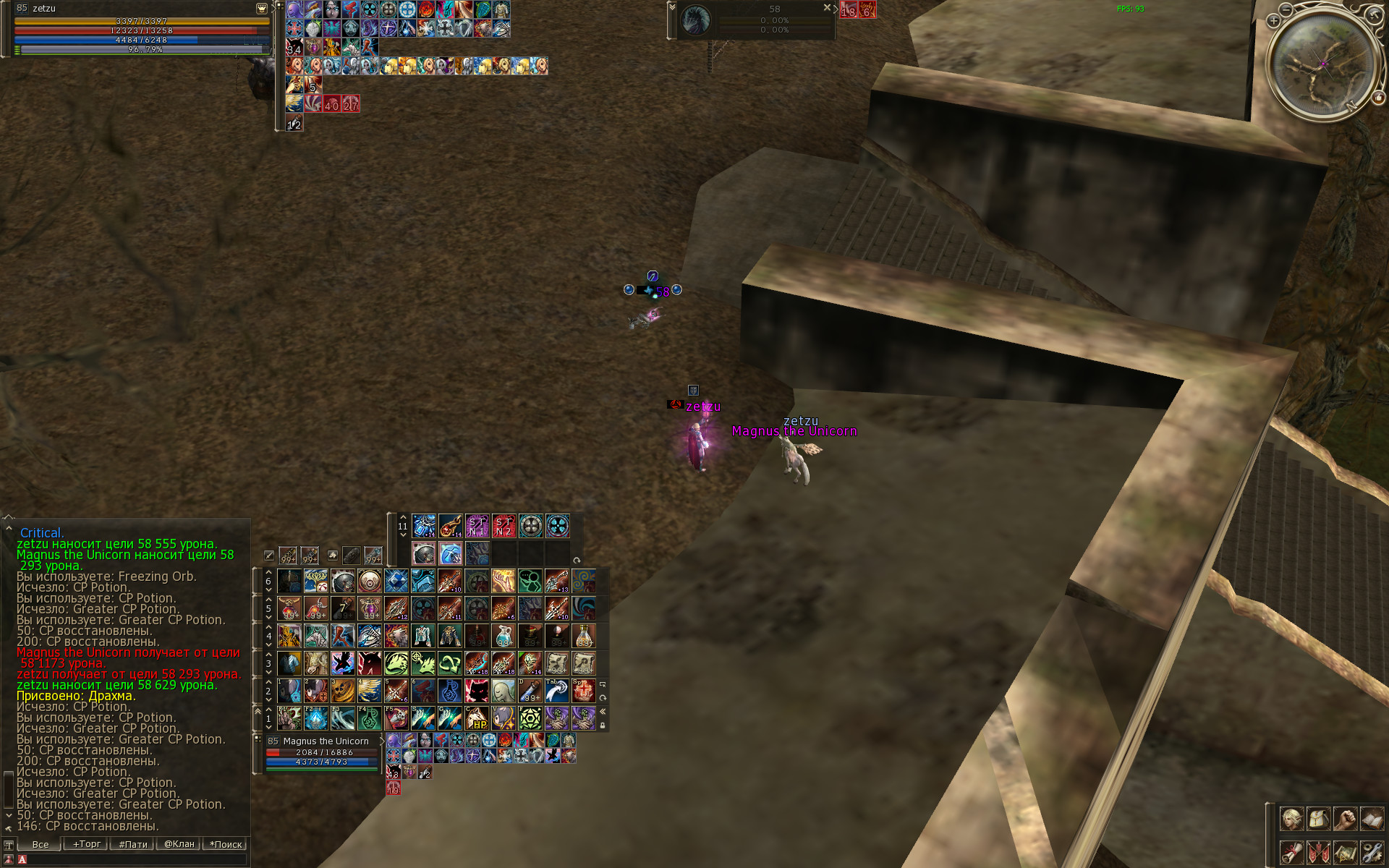1389x868 pixels.
Task: Open the skills book icon
Action: click(x=1372, y=820)
